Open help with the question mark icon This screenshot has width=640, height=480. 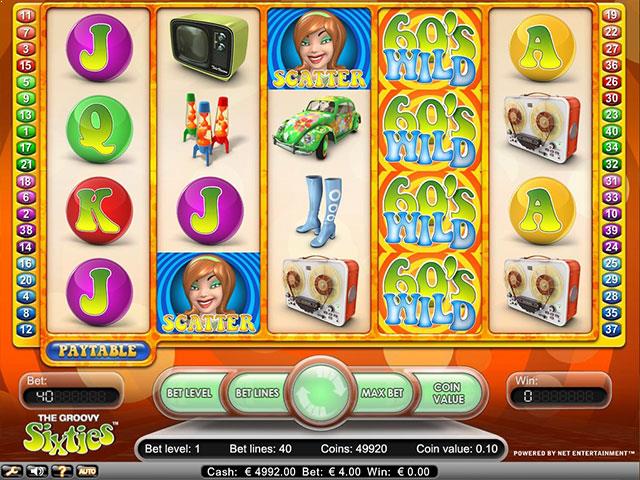(x=62, y=469)
